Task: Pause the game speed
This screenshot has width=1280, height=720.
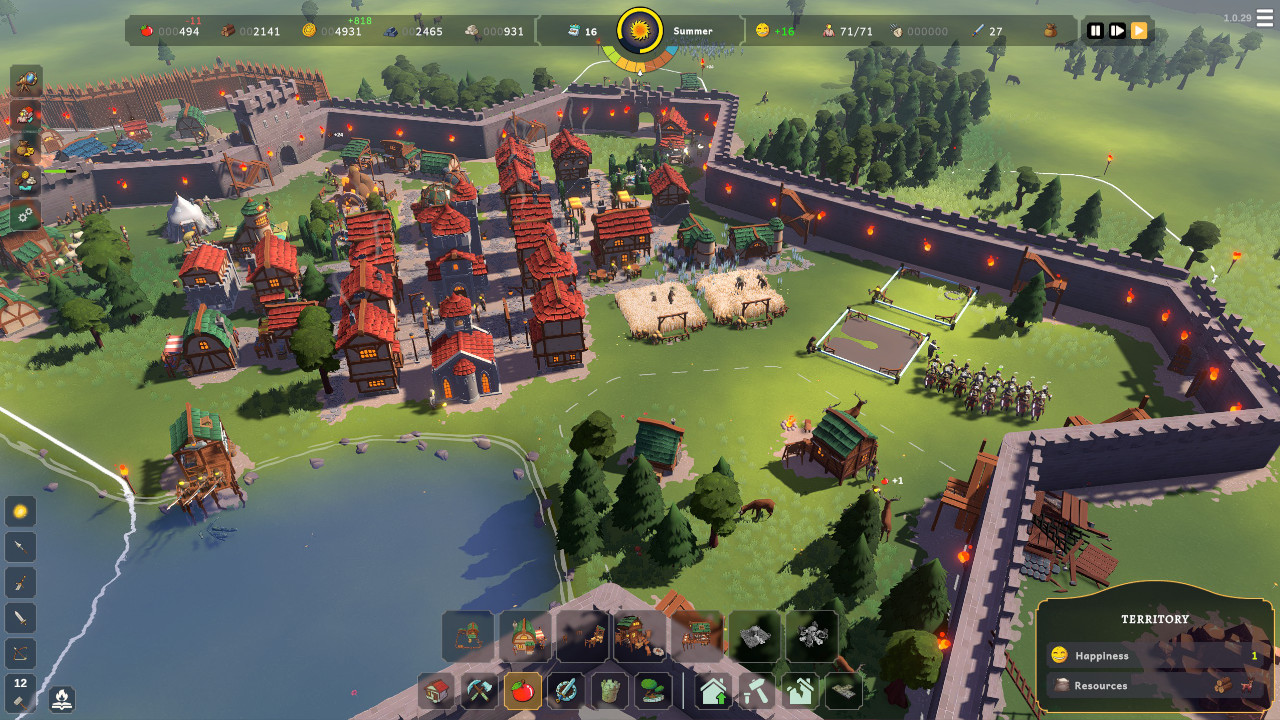Action: (x=1095, y=31)
